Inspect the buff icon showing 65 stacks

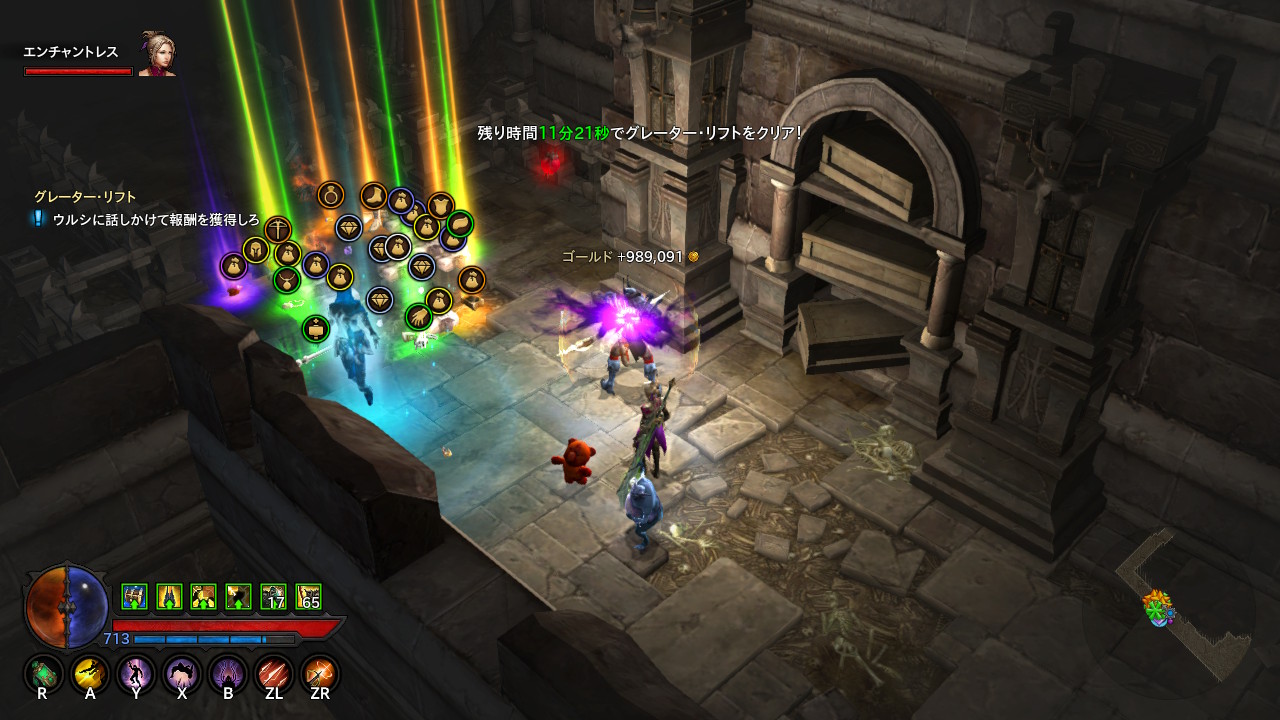click(x=309, y=597)
